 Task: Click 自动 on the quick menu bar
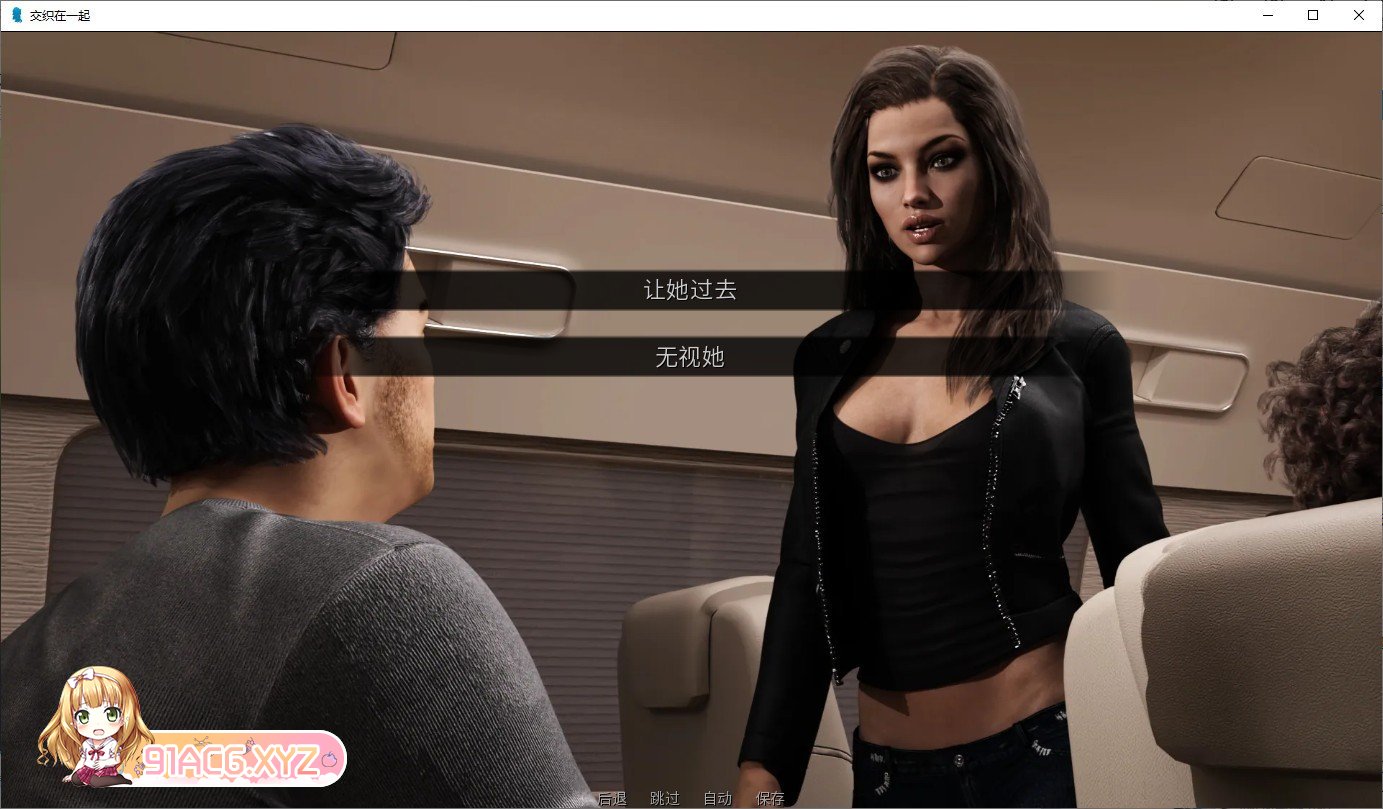(x=716, y=798)
